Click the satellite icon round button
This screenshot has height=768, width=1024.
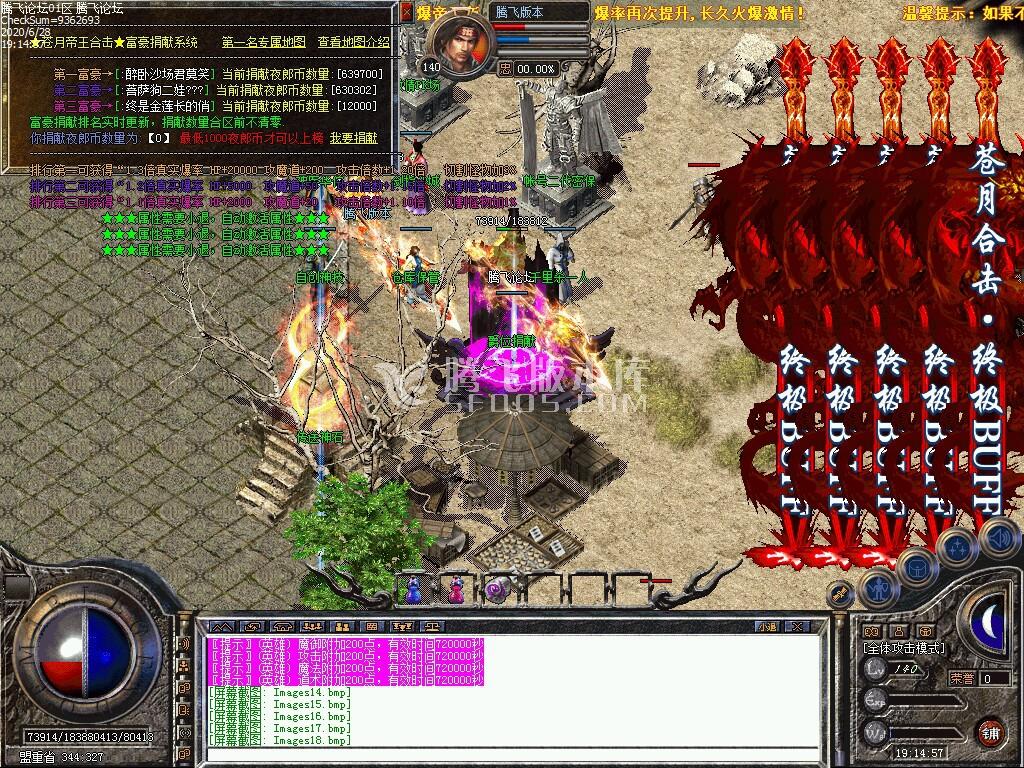[x=841, y=593]
